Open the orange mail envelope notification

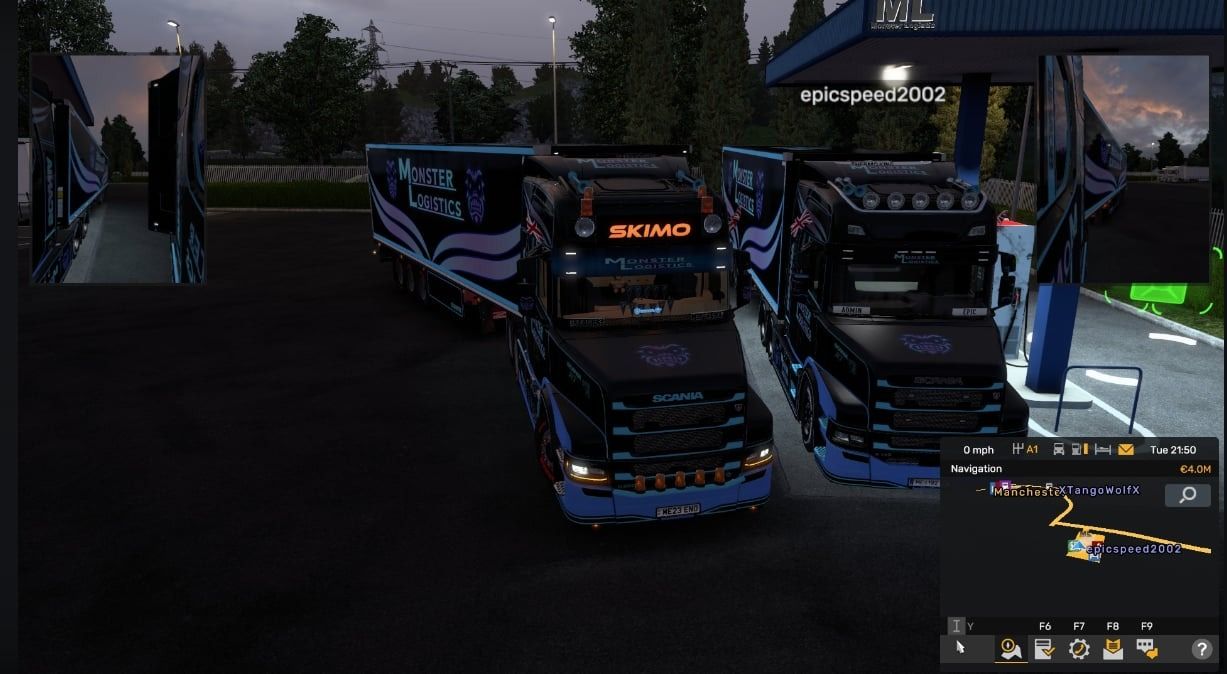pos(1126,450)
